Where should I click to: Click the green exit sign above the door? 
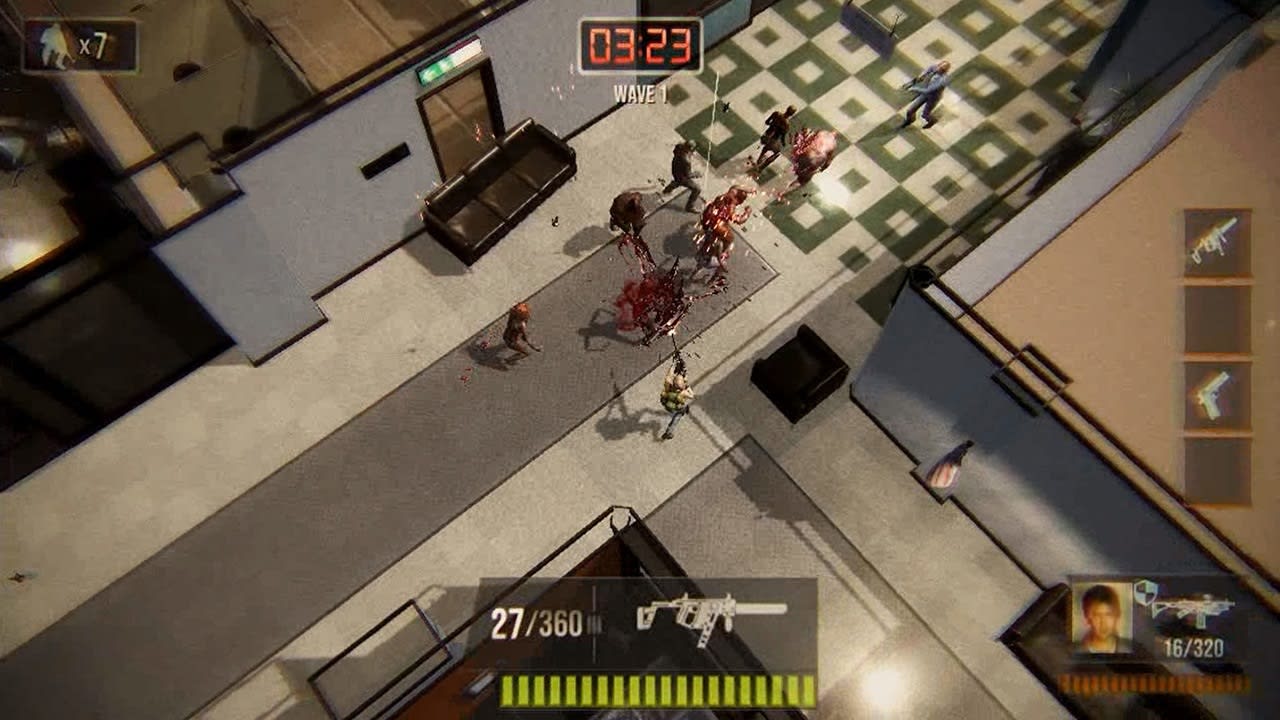pos(440,63)
